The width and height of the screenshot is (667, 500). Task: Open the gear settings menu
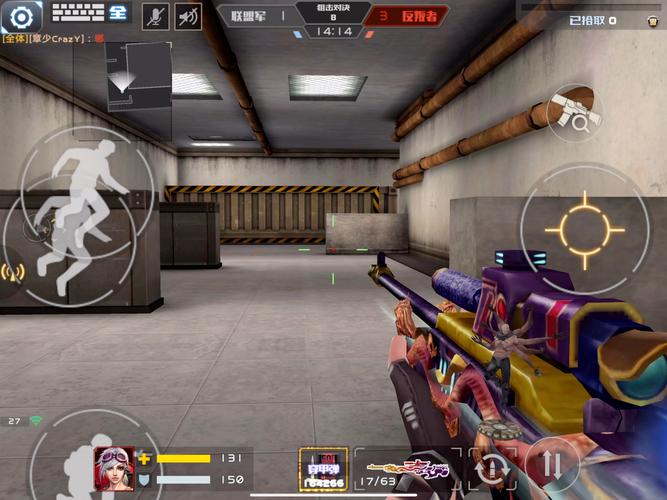[23, 15]
